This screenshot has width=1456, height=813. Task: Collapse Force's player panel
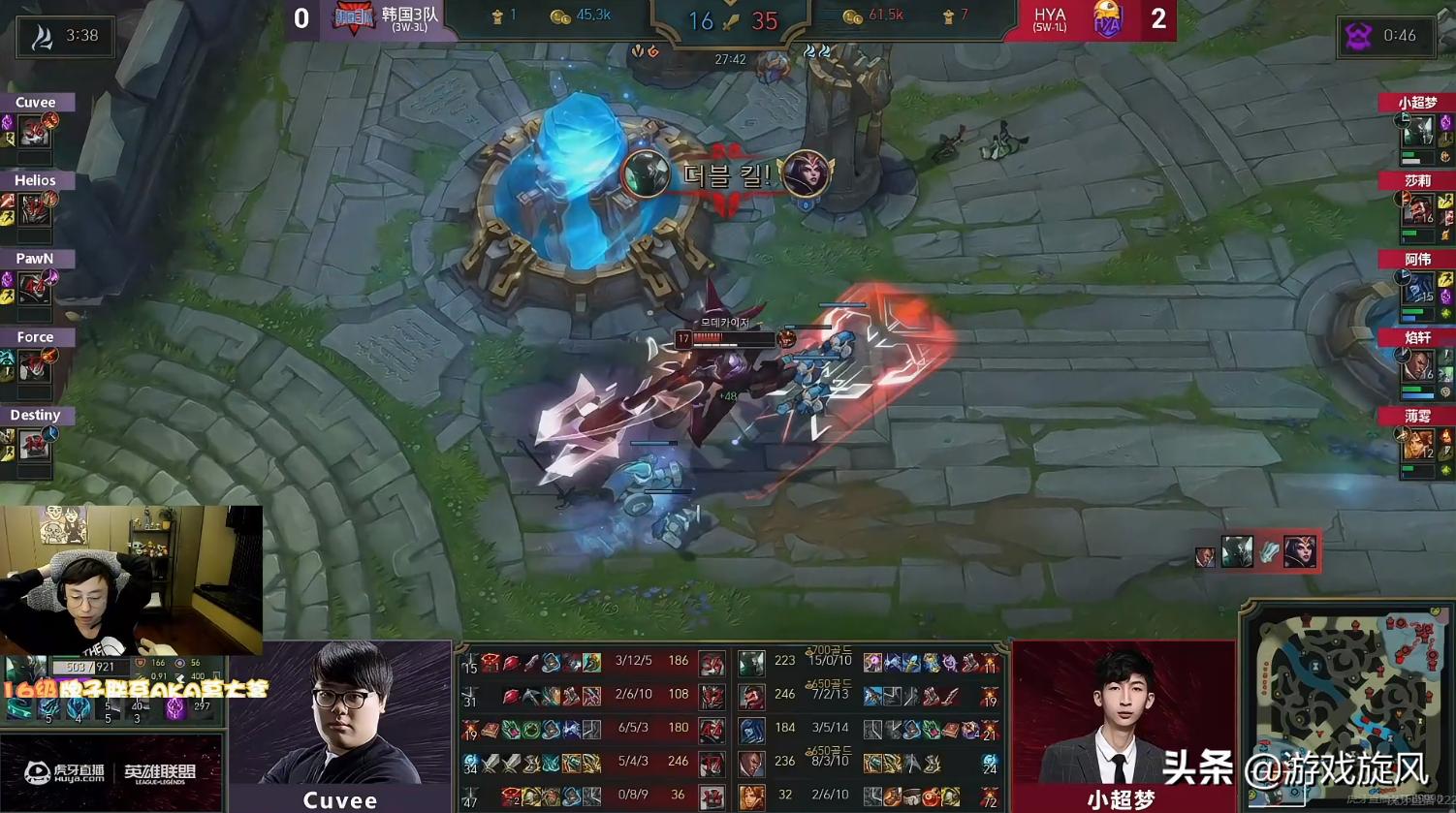pyautogui.click(x=36, y=336)
